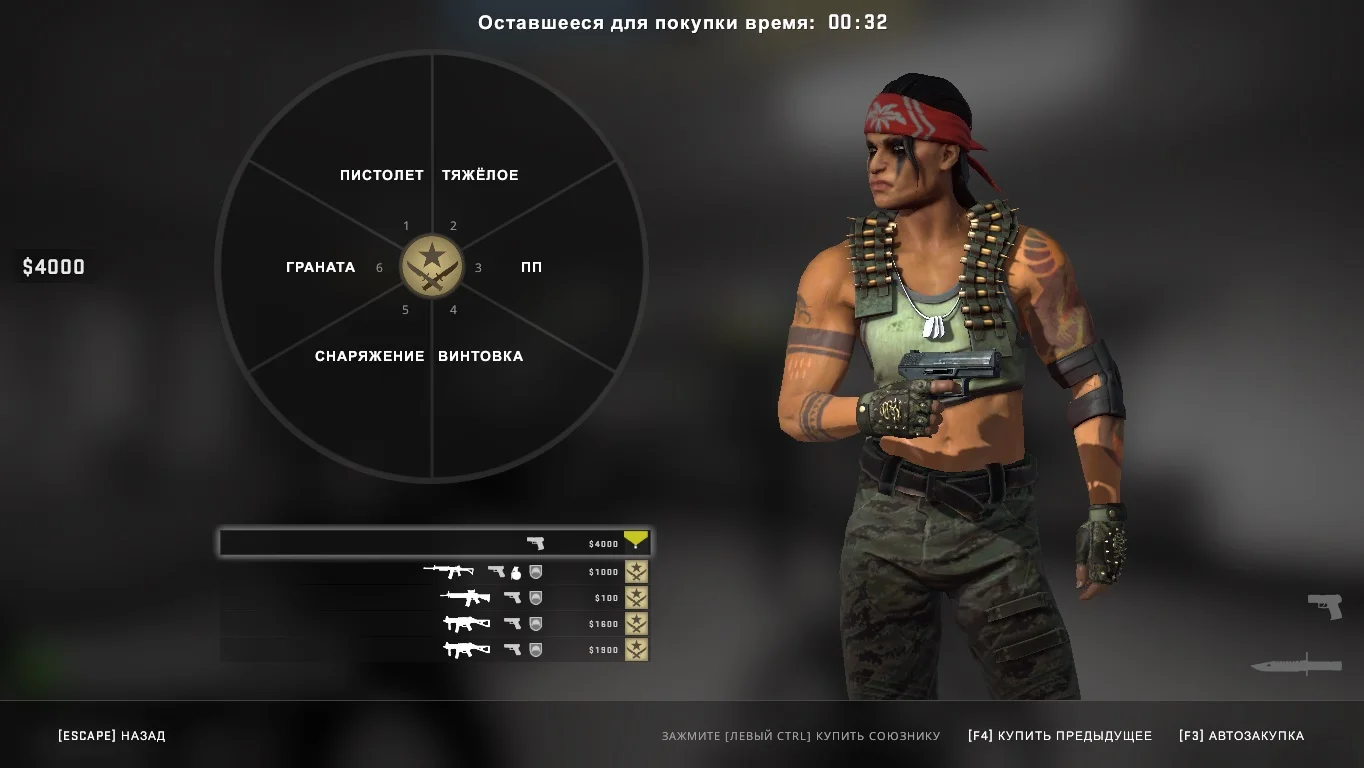This screenshot has width=1364, height=768.
Task: Select the ПП submachine gun category
Action: point(531,267)
